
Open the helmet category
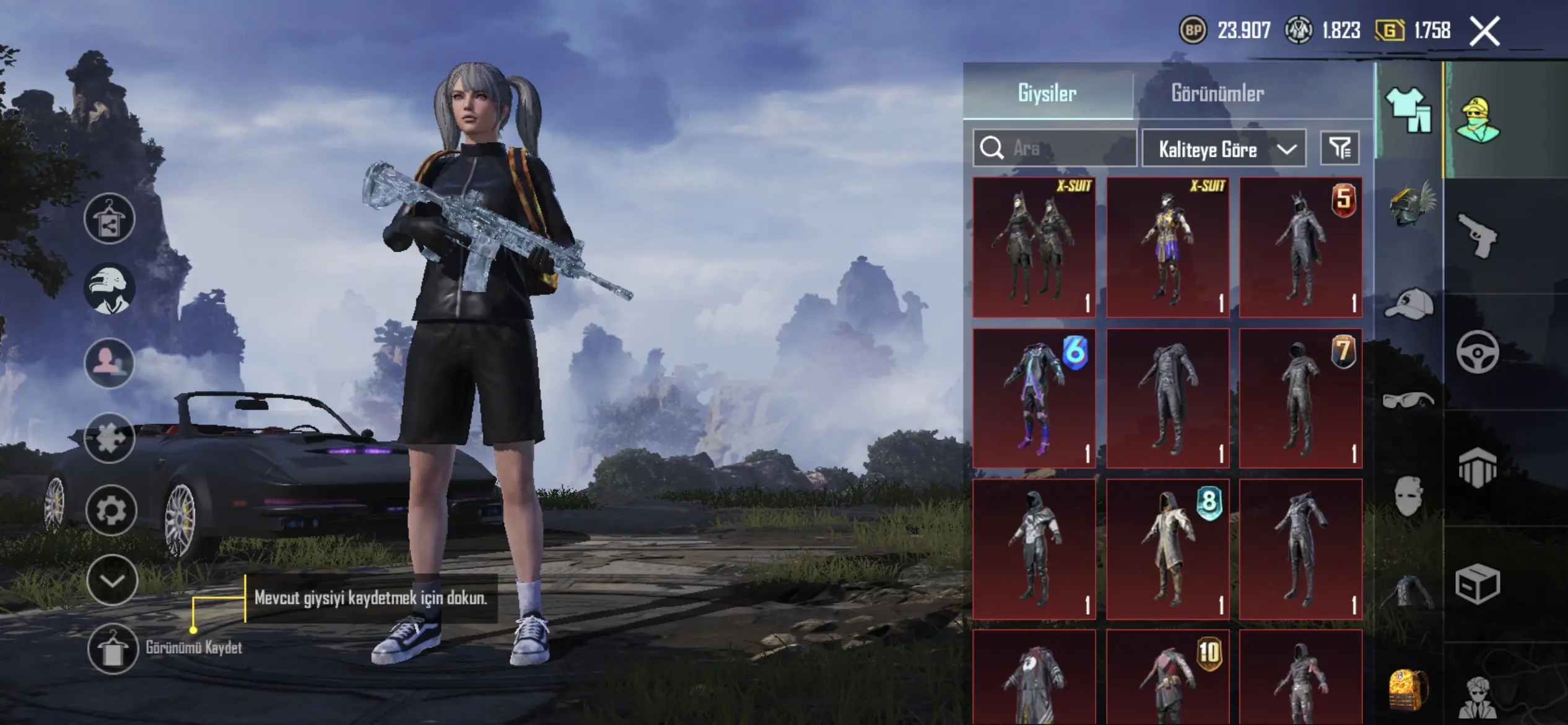(1411, 203)
